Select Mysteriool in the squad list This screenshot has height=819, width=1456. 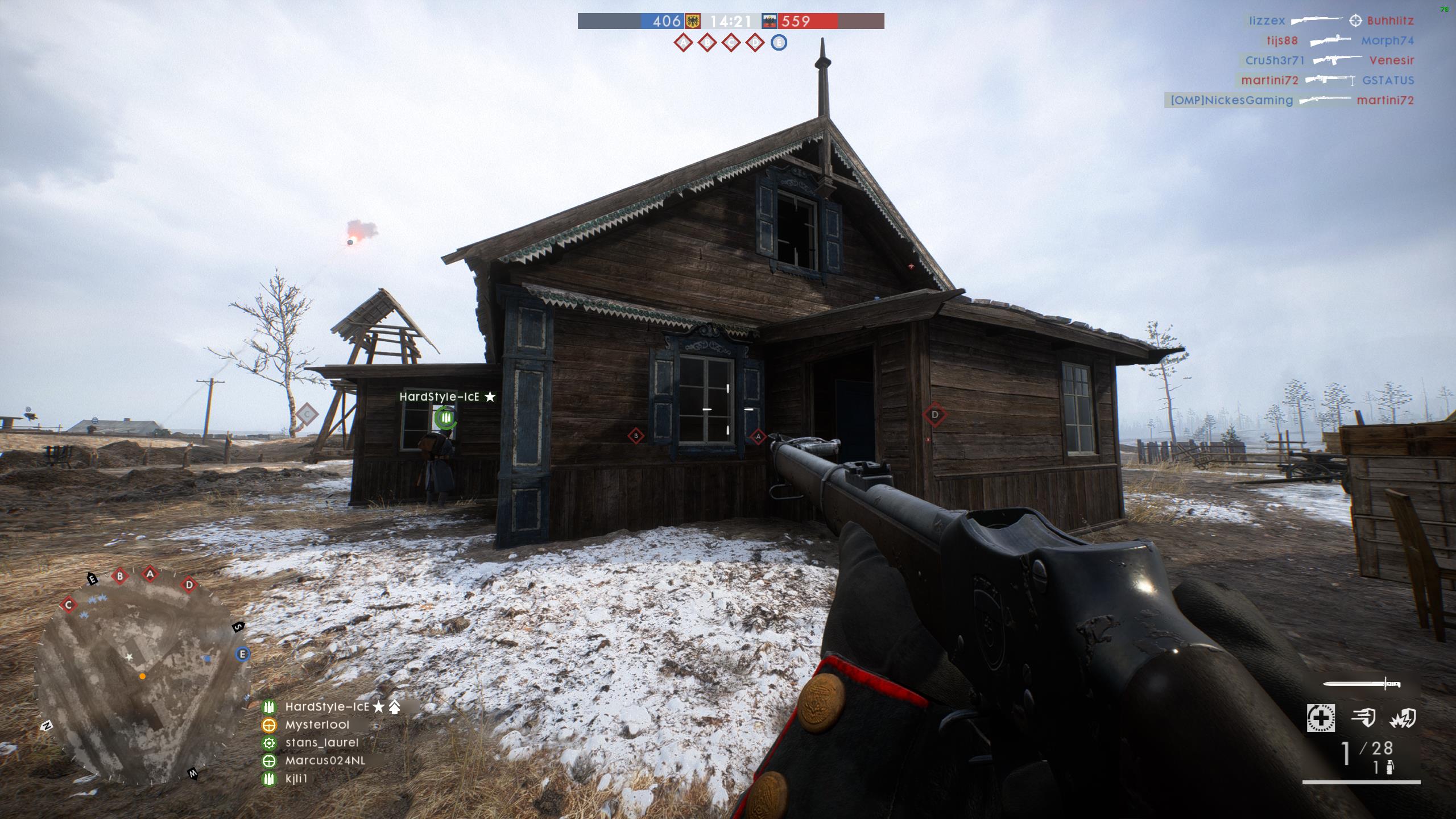[x=317, y=725]
